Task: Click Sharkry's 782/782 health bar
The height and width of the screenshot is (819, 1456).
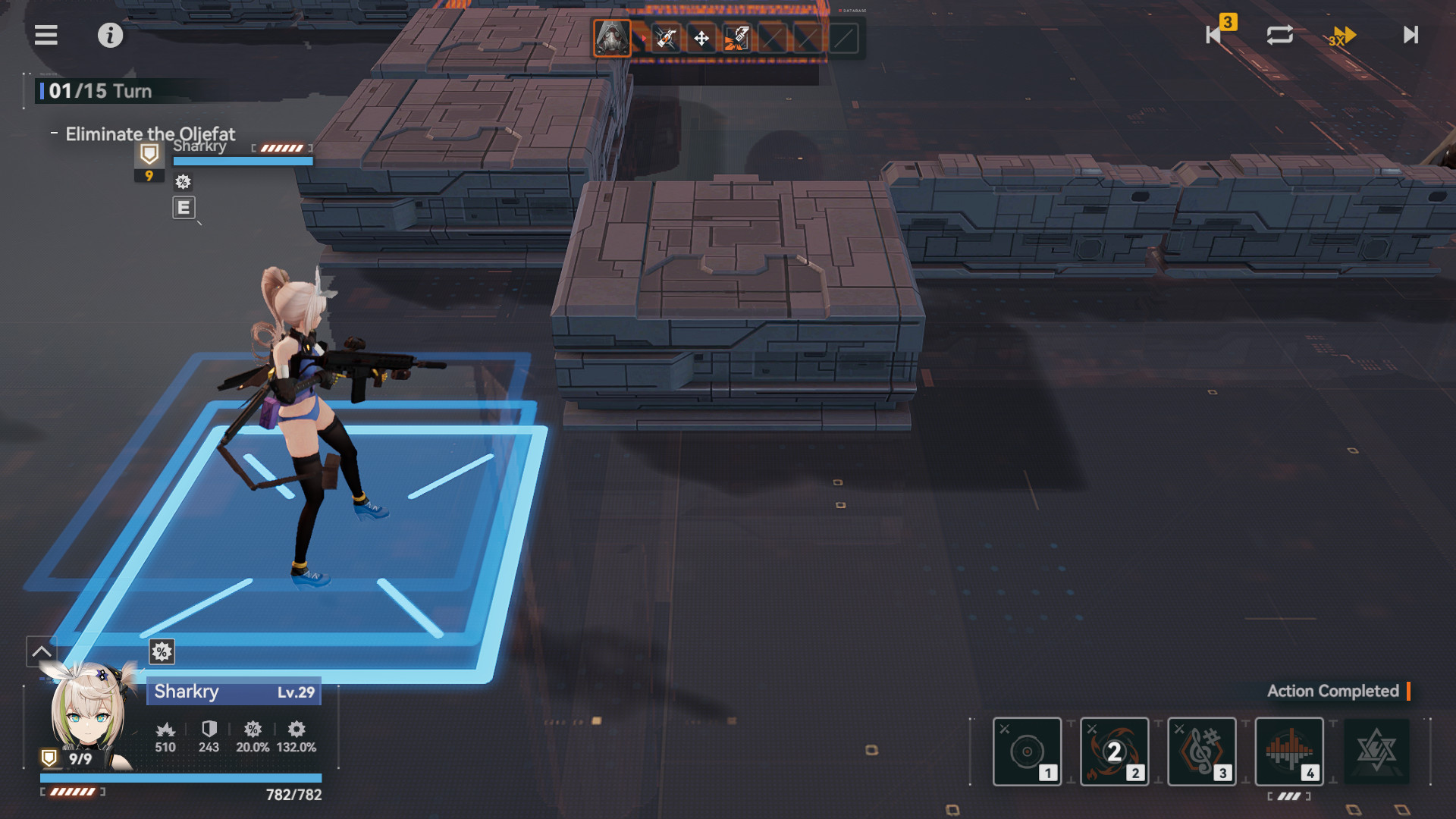Action: click(x=182, y=777)
